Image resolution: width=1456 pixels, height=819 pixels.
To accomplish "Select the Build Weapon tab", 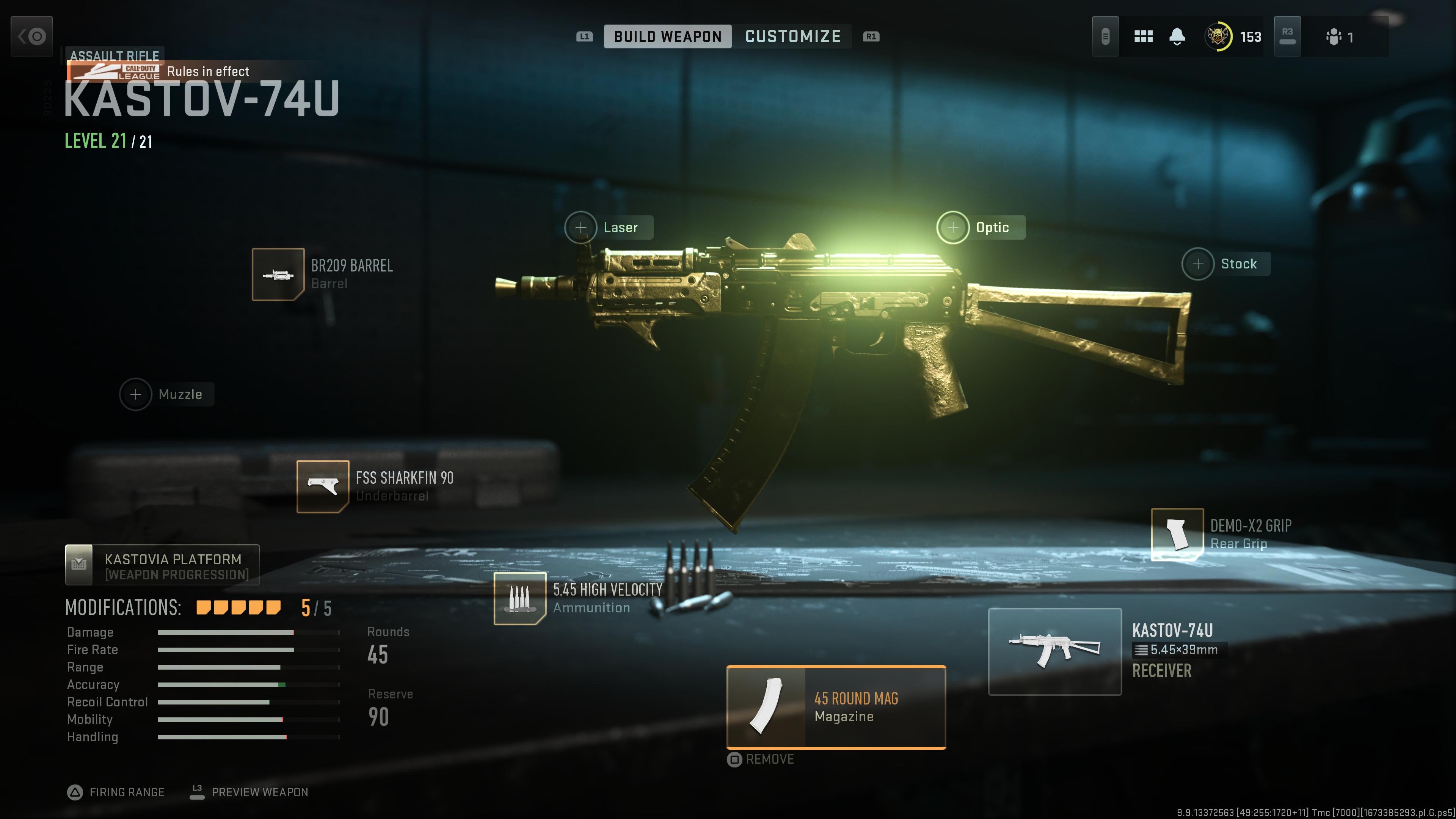I will point(667,37).
